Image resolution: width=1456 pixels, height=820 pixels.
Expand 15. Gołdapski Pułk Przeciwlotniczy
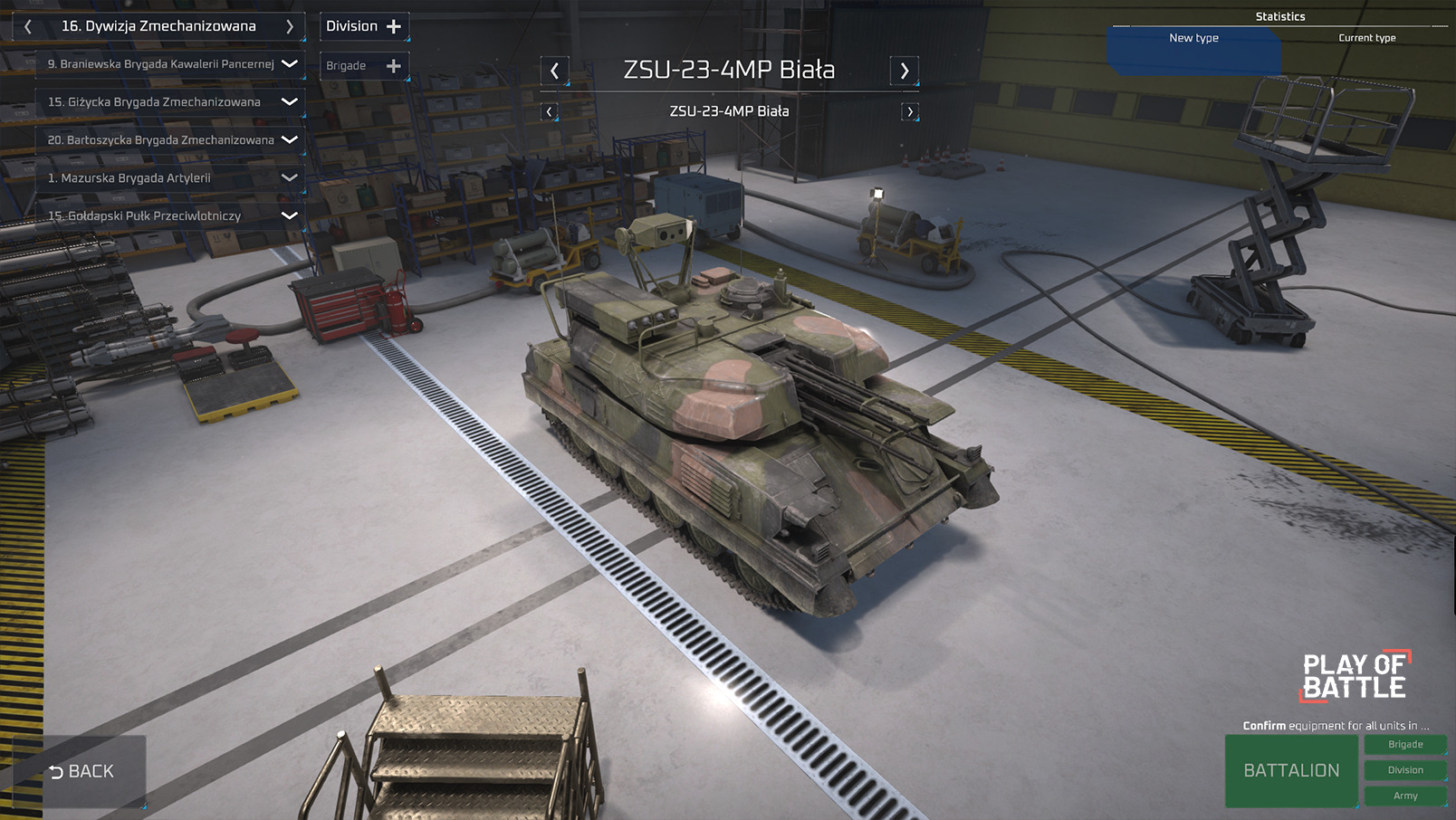point(290,216)
